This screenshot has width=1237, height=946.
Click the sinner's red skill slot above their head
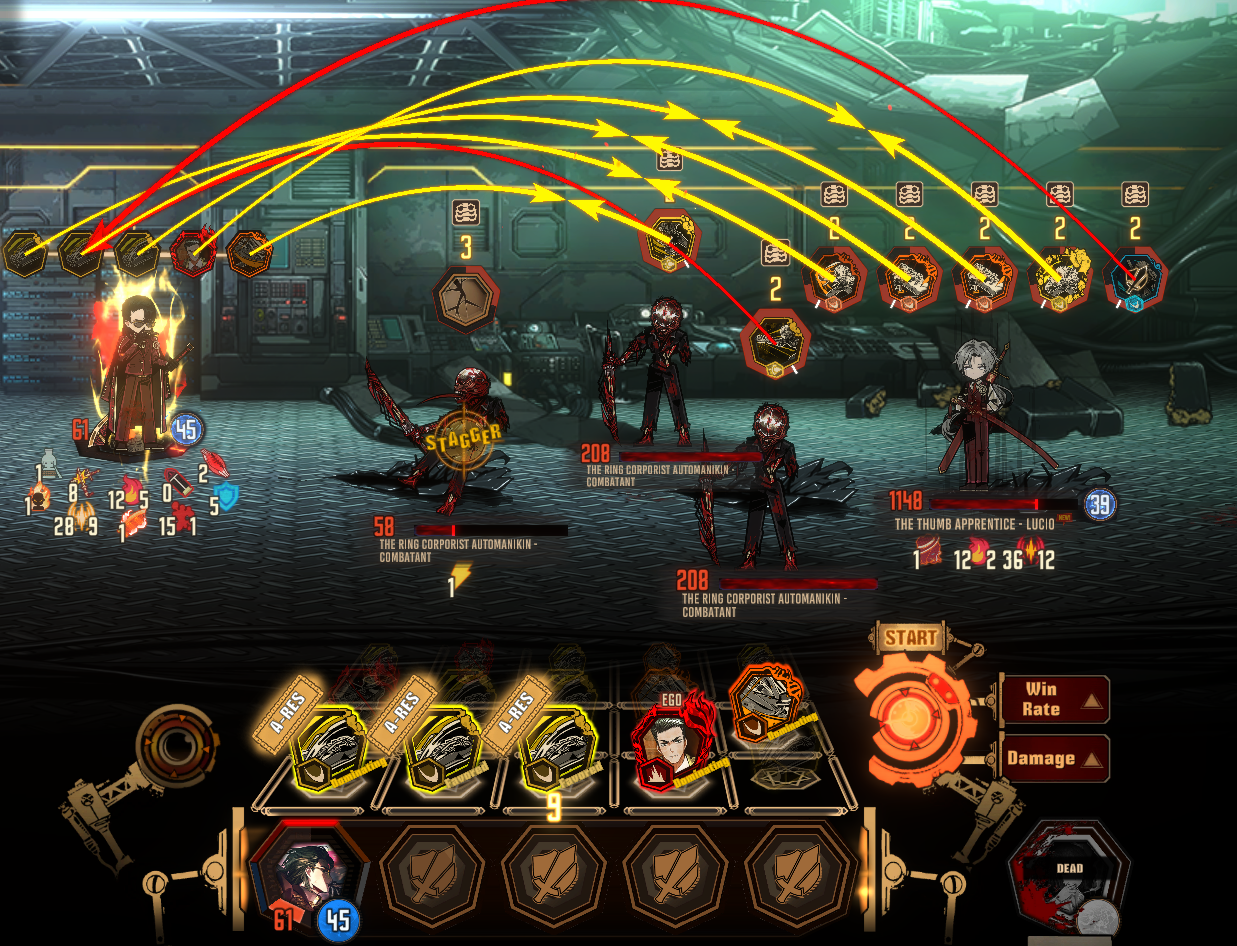coord(194,255)
